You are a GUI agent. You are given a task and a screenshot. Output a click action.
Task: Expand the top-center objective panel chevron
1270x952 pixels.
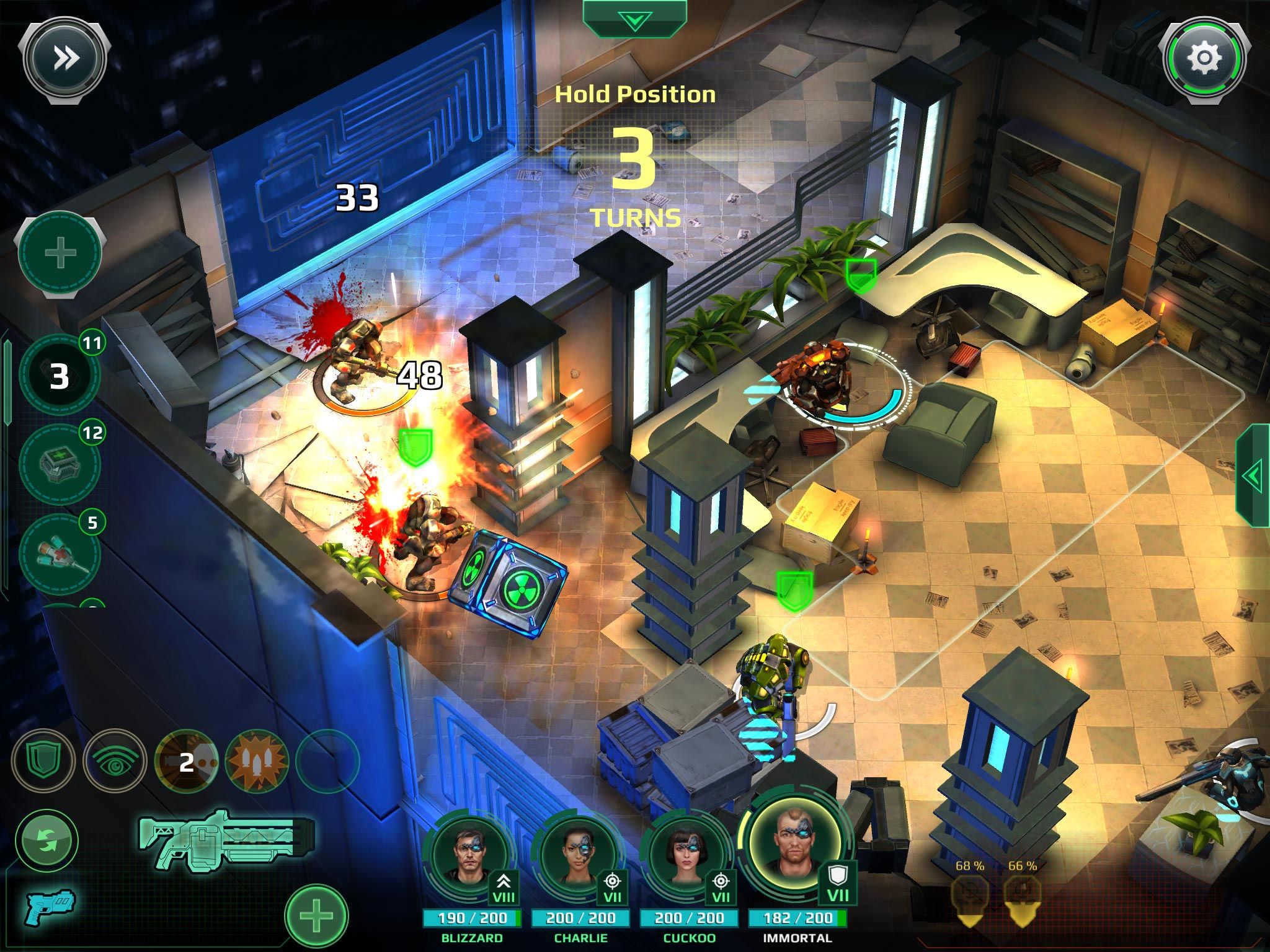[x=634, y=19]
